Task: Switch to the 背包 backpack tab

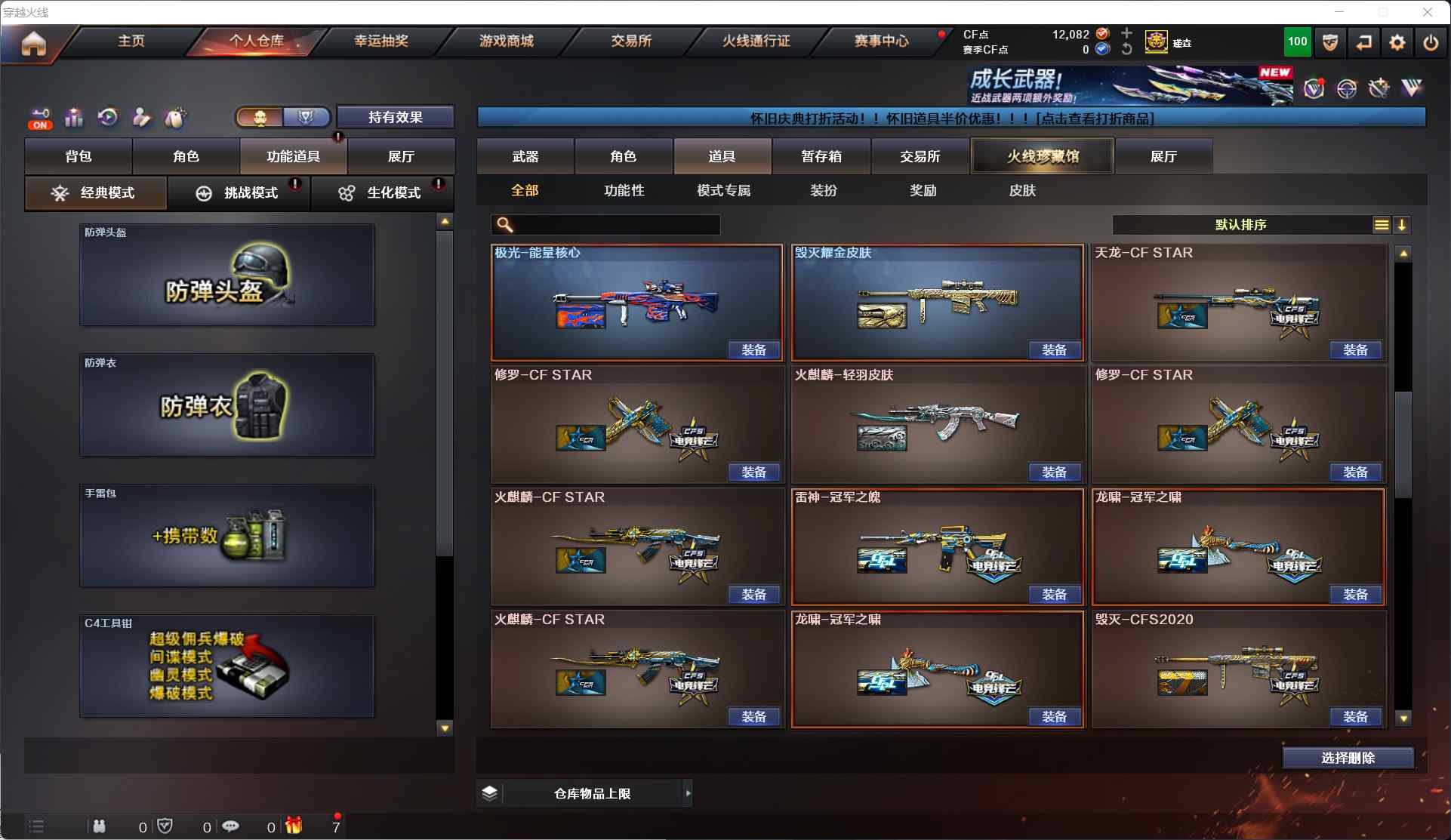Action: click(79, 156)
